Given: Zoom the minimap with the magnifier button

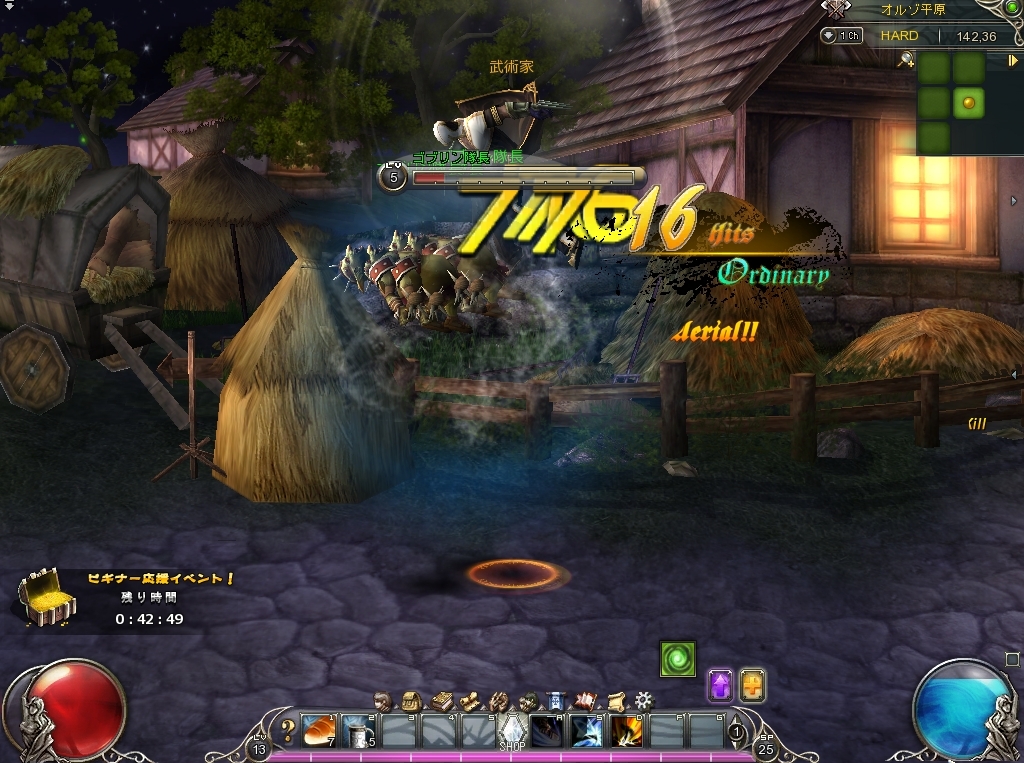Looking at the screenshot, I should coord(906,60).
